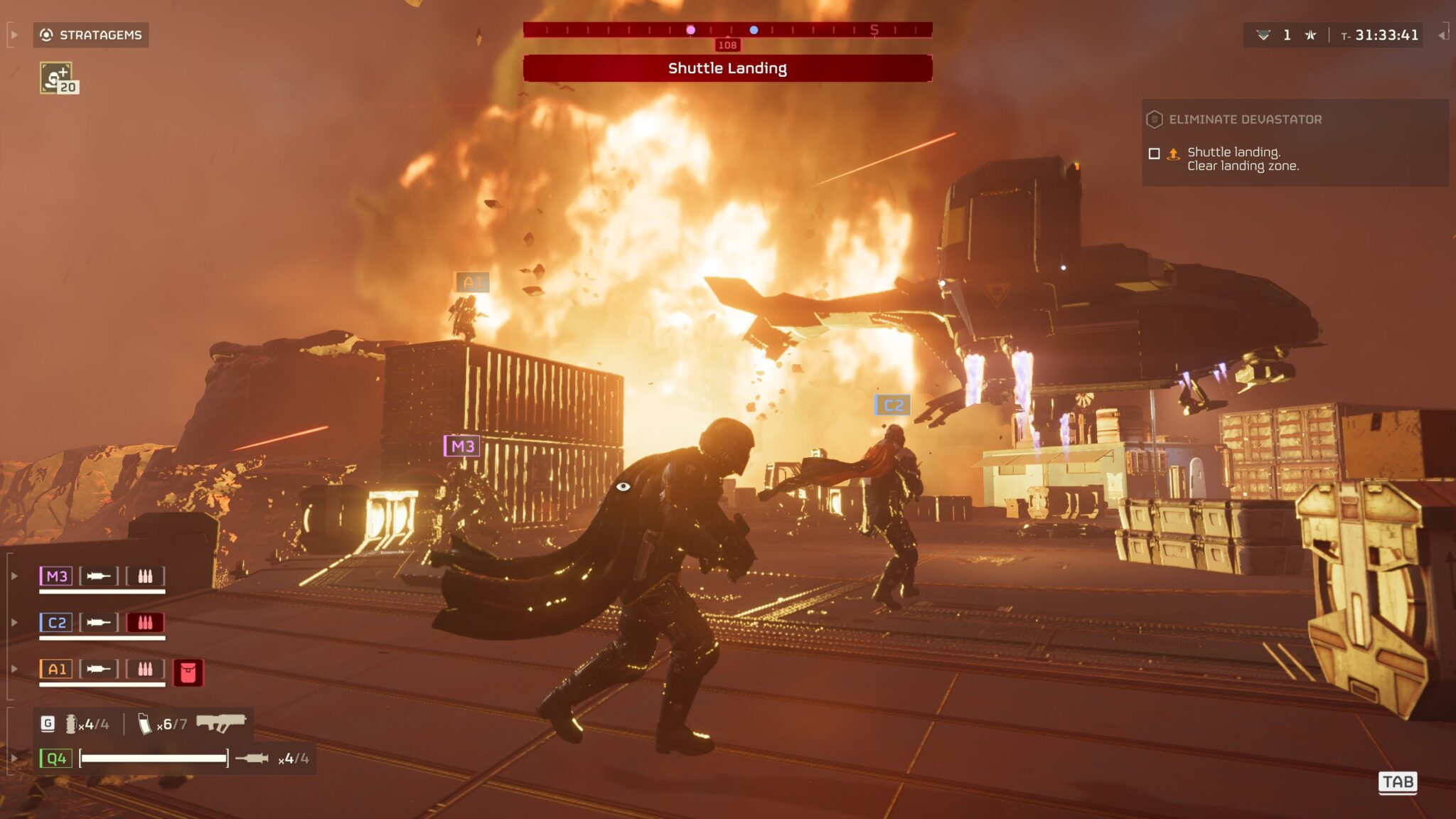Screen dimensions: 1456x819
Task: Select the M3 teammate marker in the field
Action: pos(462,446)
